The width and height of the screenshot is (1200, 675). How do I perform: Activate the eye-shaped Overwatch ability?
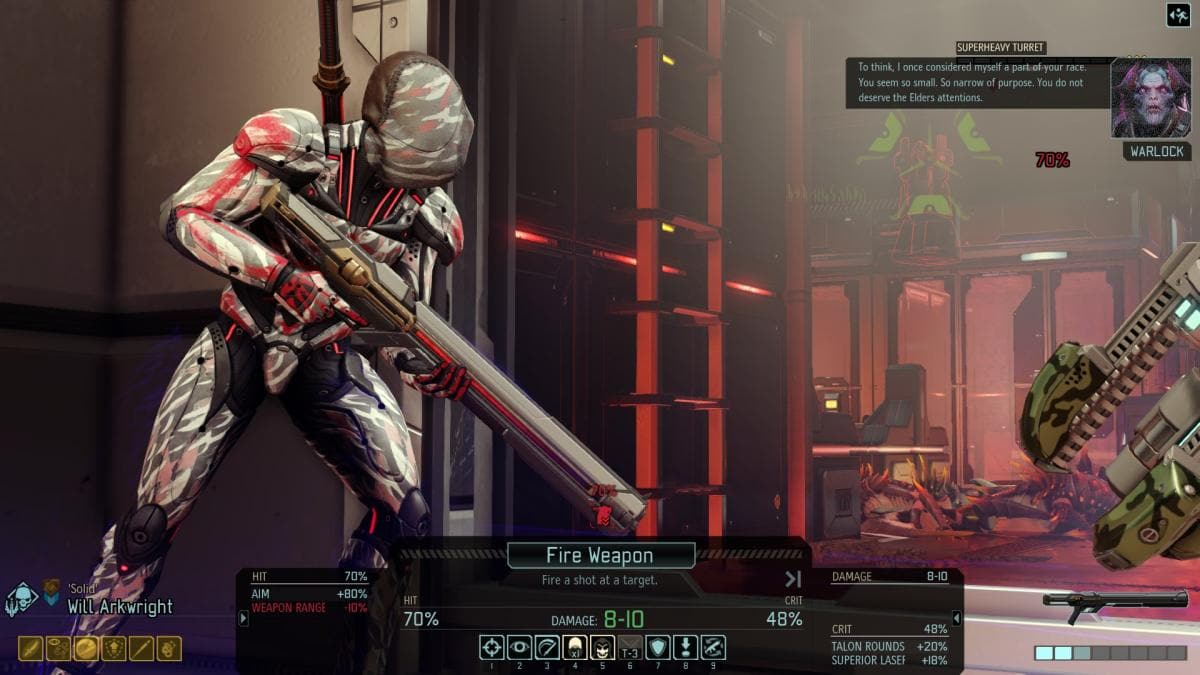click(x=519, y=648)
